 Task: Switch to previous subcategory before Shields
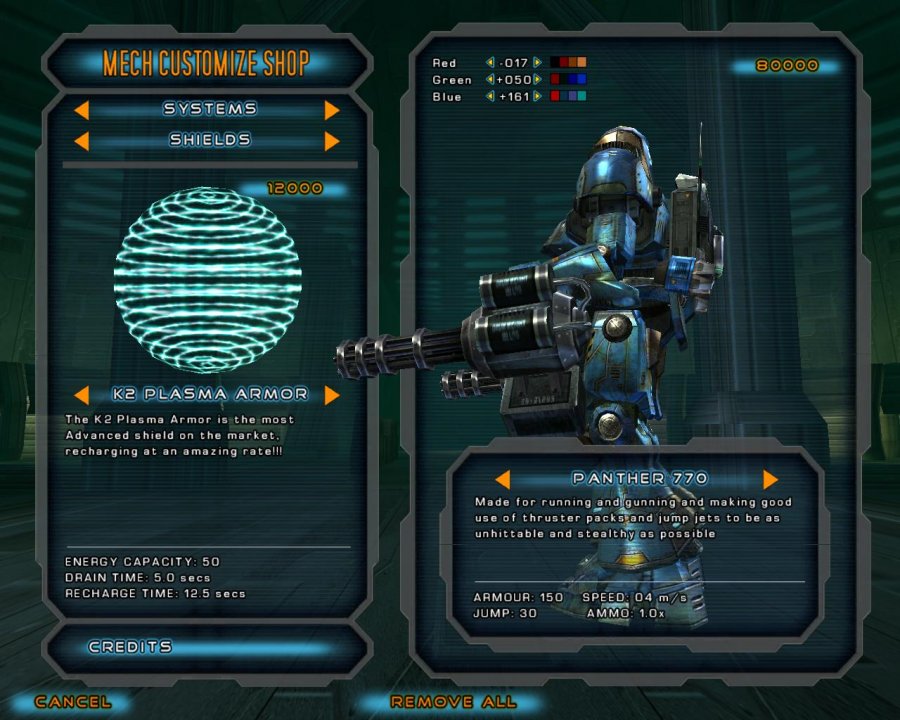[x=84, y=141]
